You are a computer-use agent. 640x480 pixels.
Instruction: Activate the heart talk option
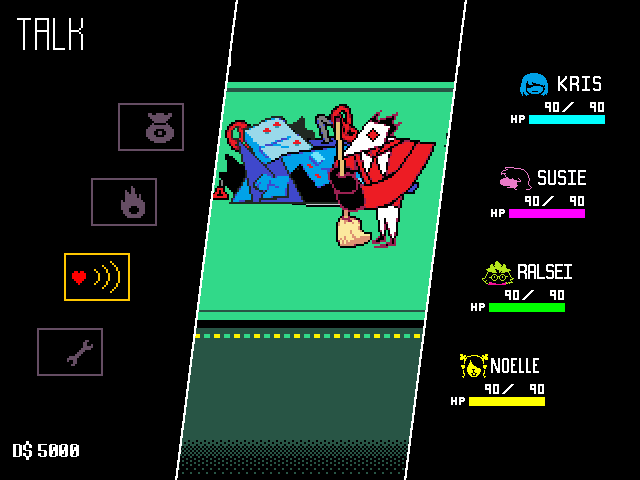97,277
